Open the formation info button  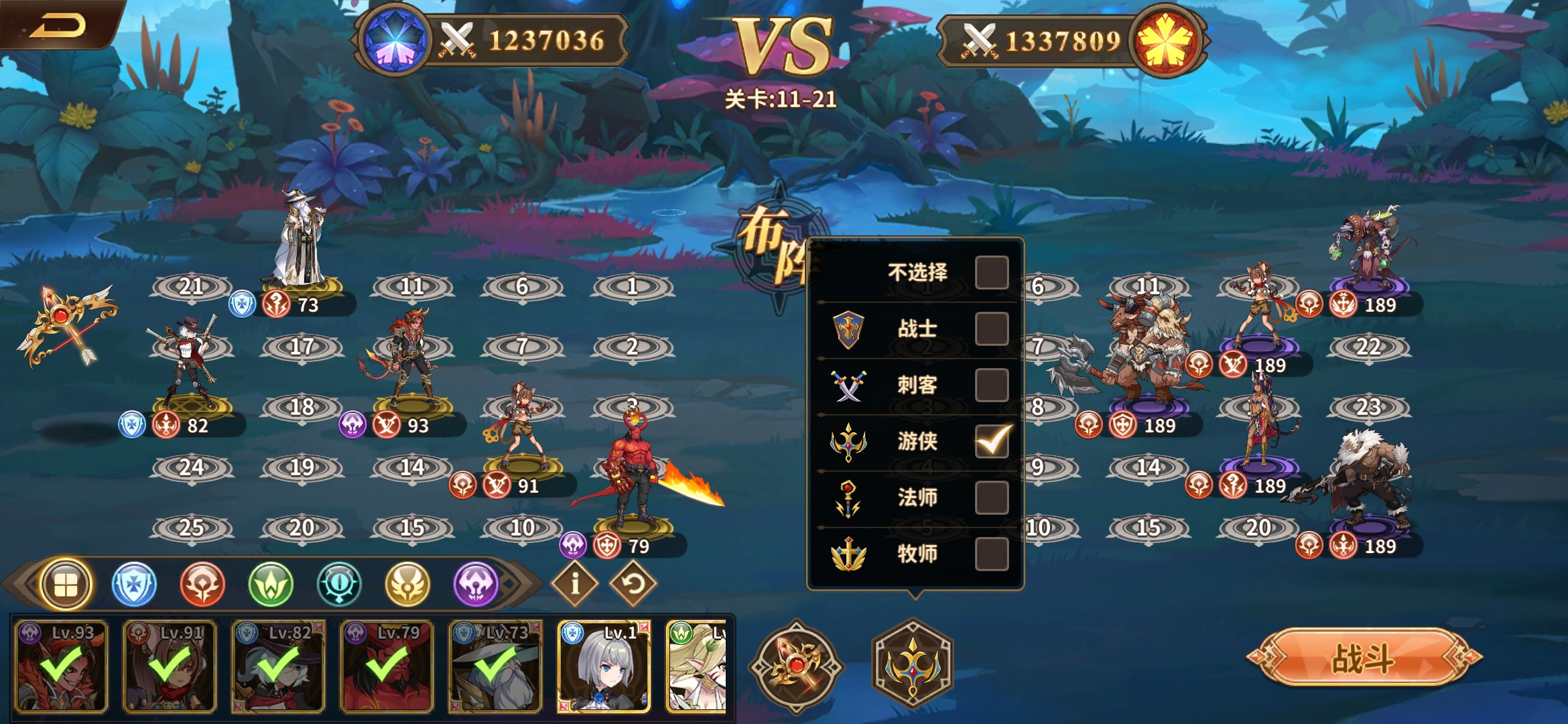pyautogui.click(x=574, y=584)
